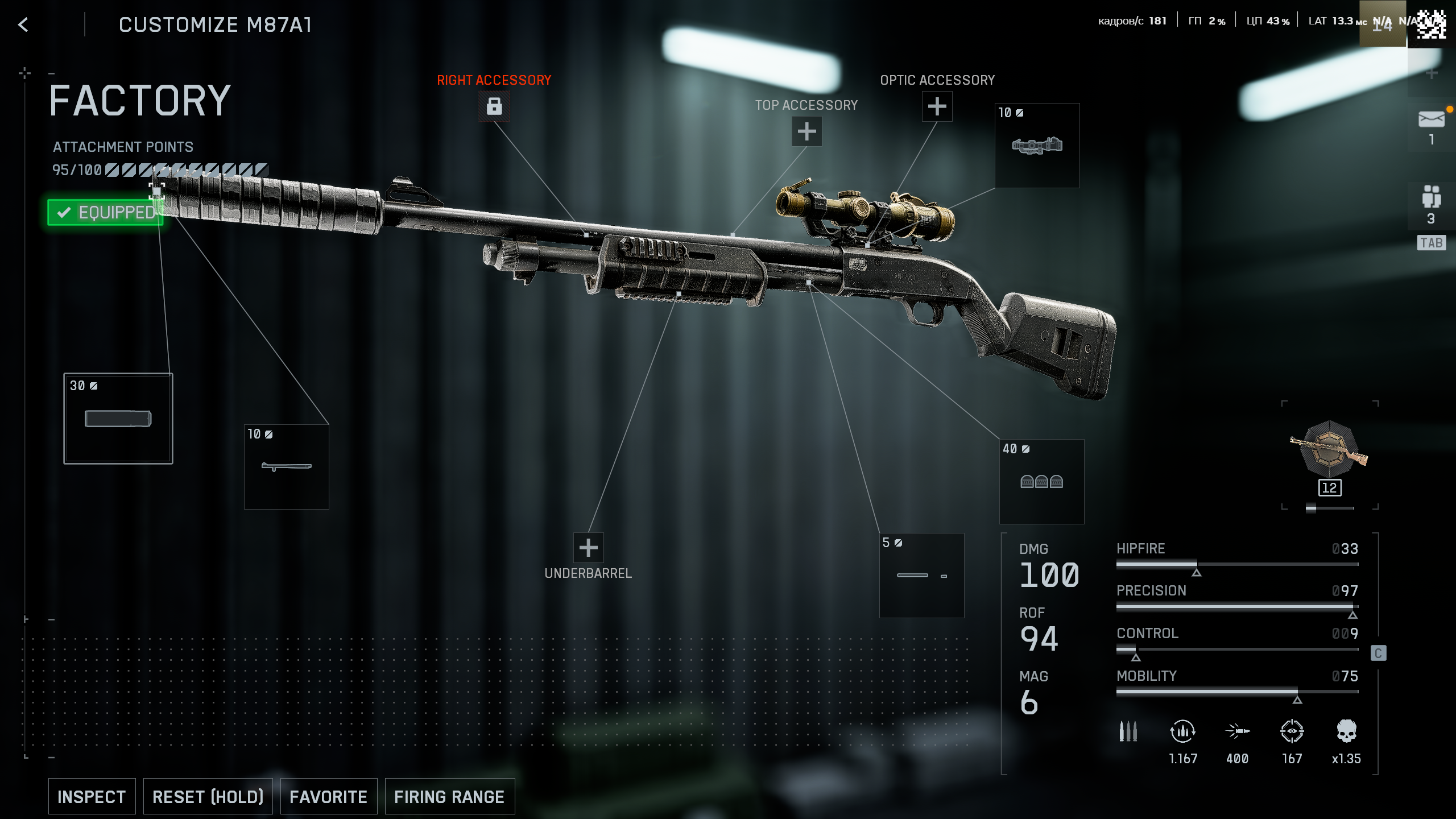Viewport: 1456px width, 819px height.
Task: Select the locked Right Accessory slot
Action: pos(494,106)
